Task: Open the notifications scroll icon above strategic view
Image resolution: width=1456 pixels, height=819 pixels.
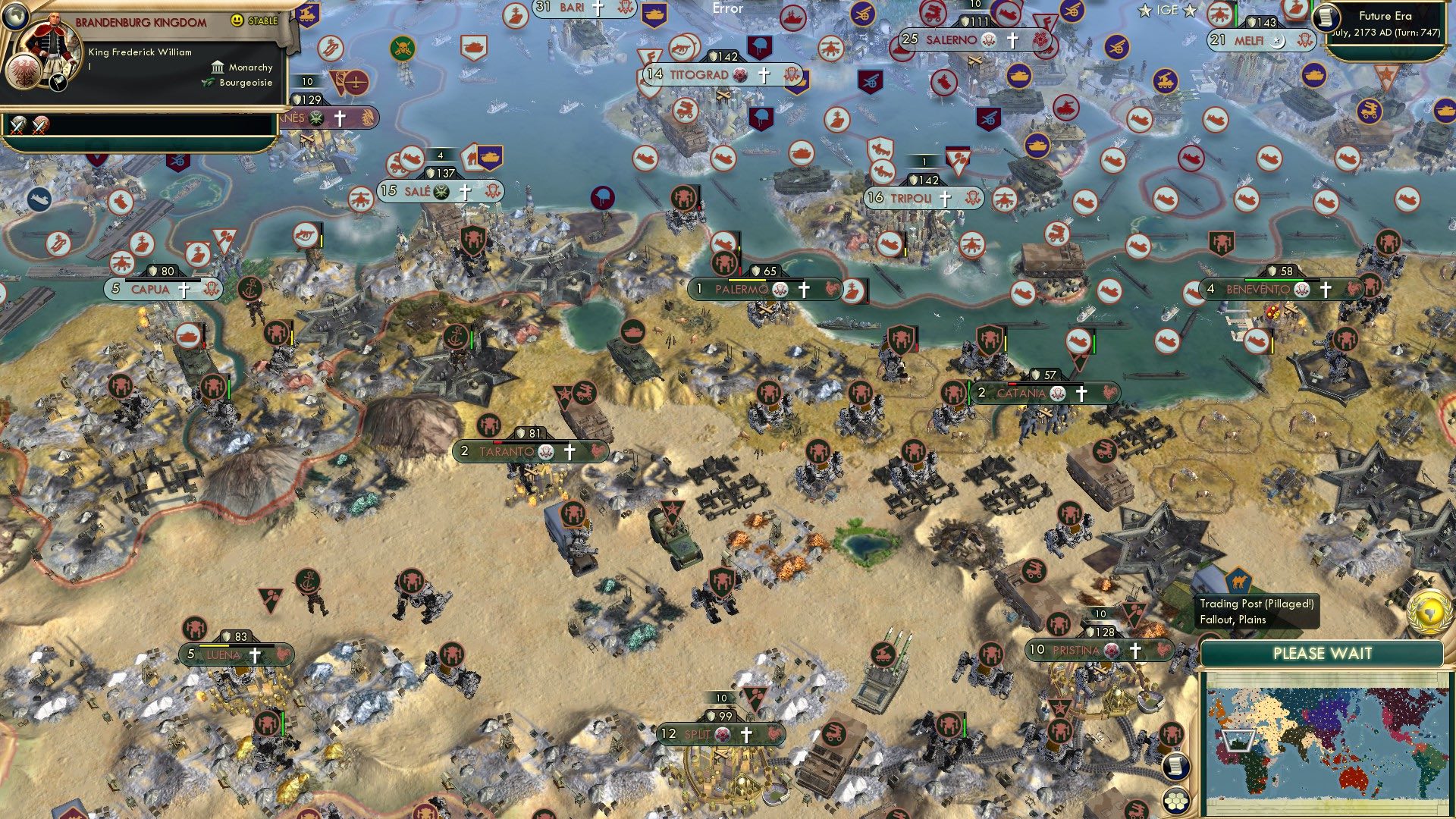Action: coord(1175,767)
